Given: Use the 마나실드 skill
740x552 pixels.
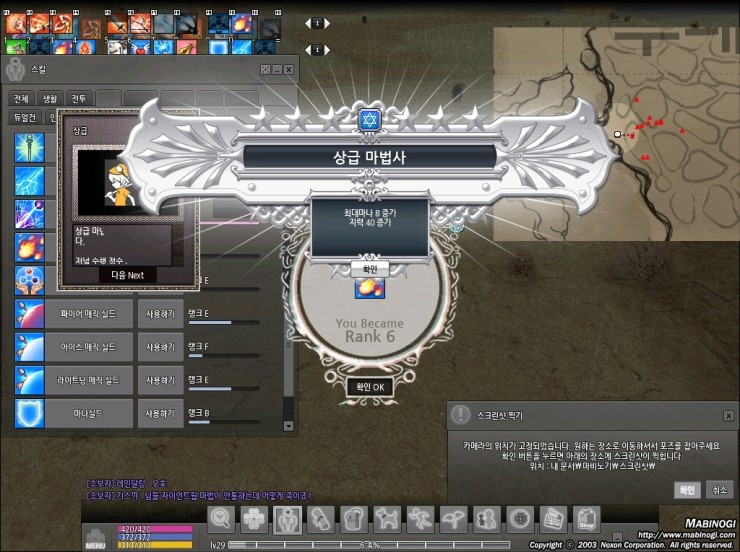Looking at the screenshot, I should click(x=161, y=413).
